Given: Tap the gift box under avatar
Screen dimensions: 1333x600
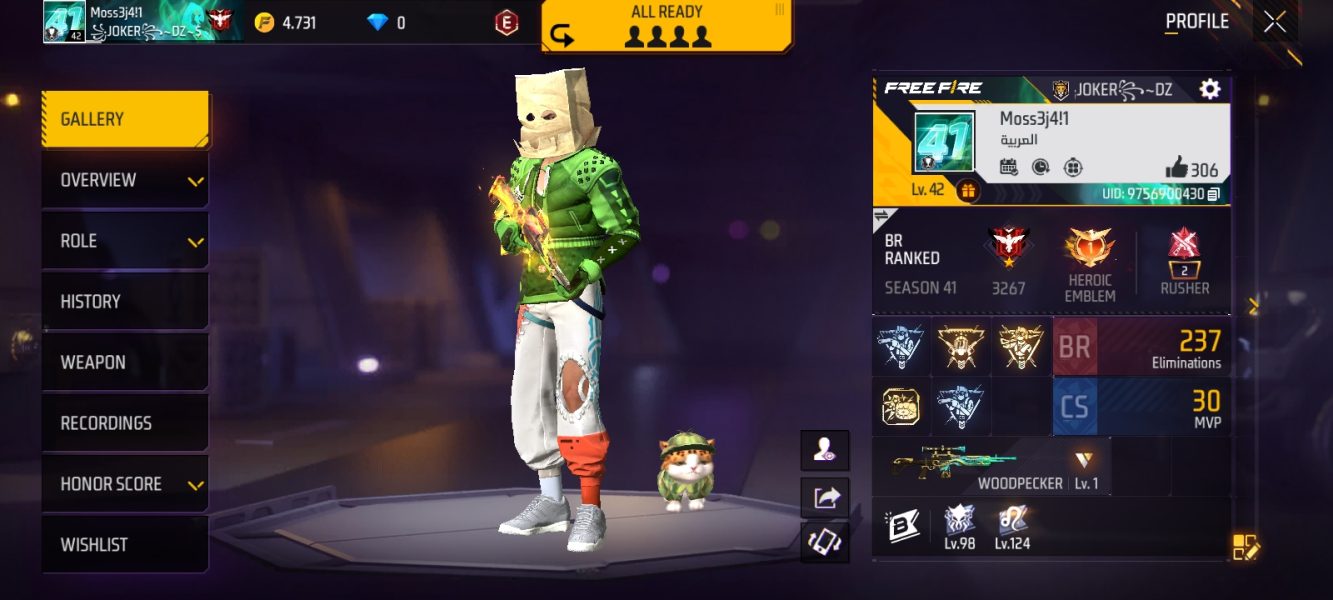Looking at the screenshot, I should point(968,189).
